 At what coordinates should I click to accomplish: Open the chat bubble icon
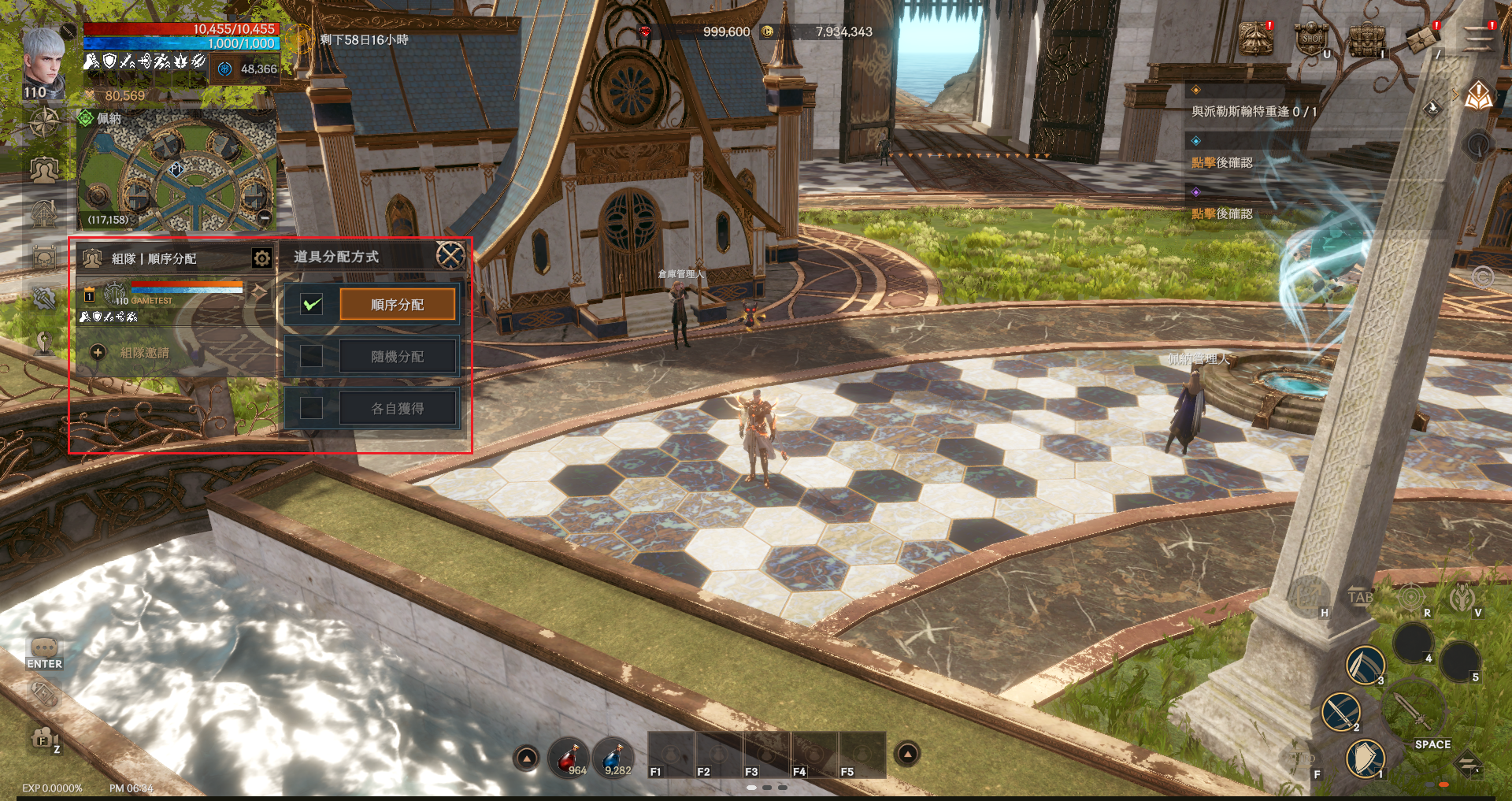pyautogui.click(x=44, y=647)
